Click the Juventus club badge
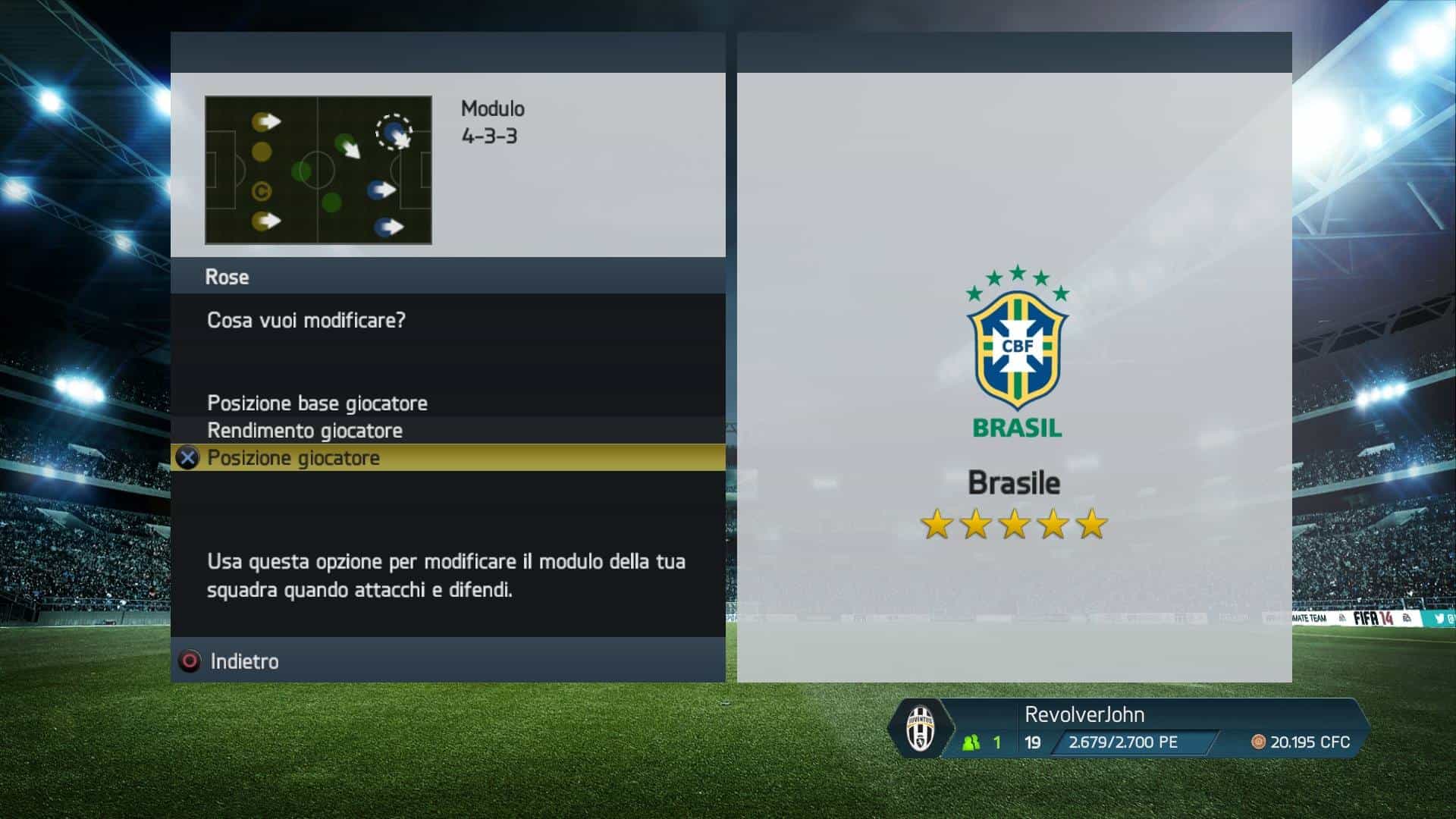Image resolution: width=1456 pixels, height=819 pixels. pyautogui.click(x=920, y=729)
